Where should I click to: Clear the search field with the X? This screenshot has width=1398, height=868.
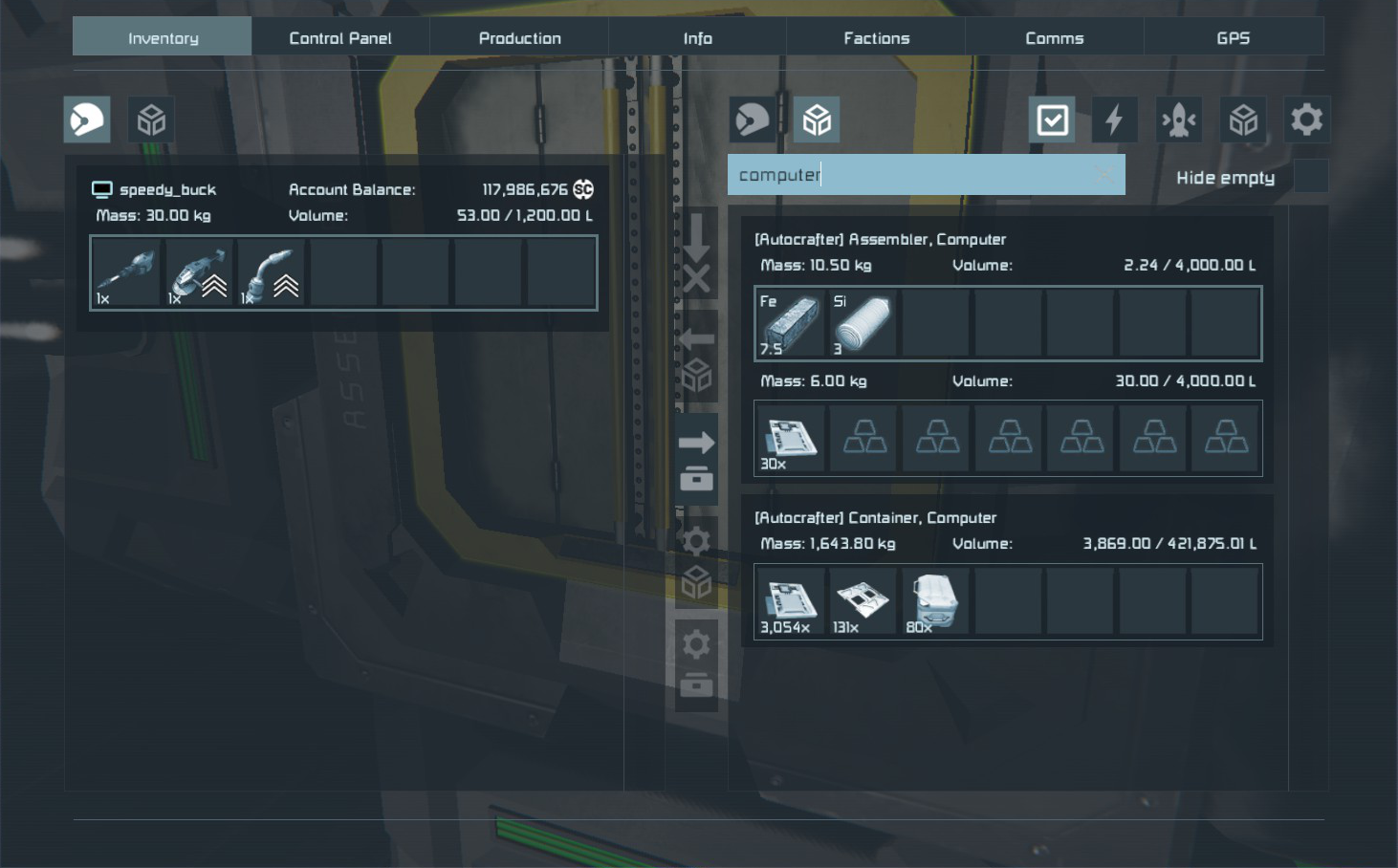pyautogui.click(x=1104, y=175)
